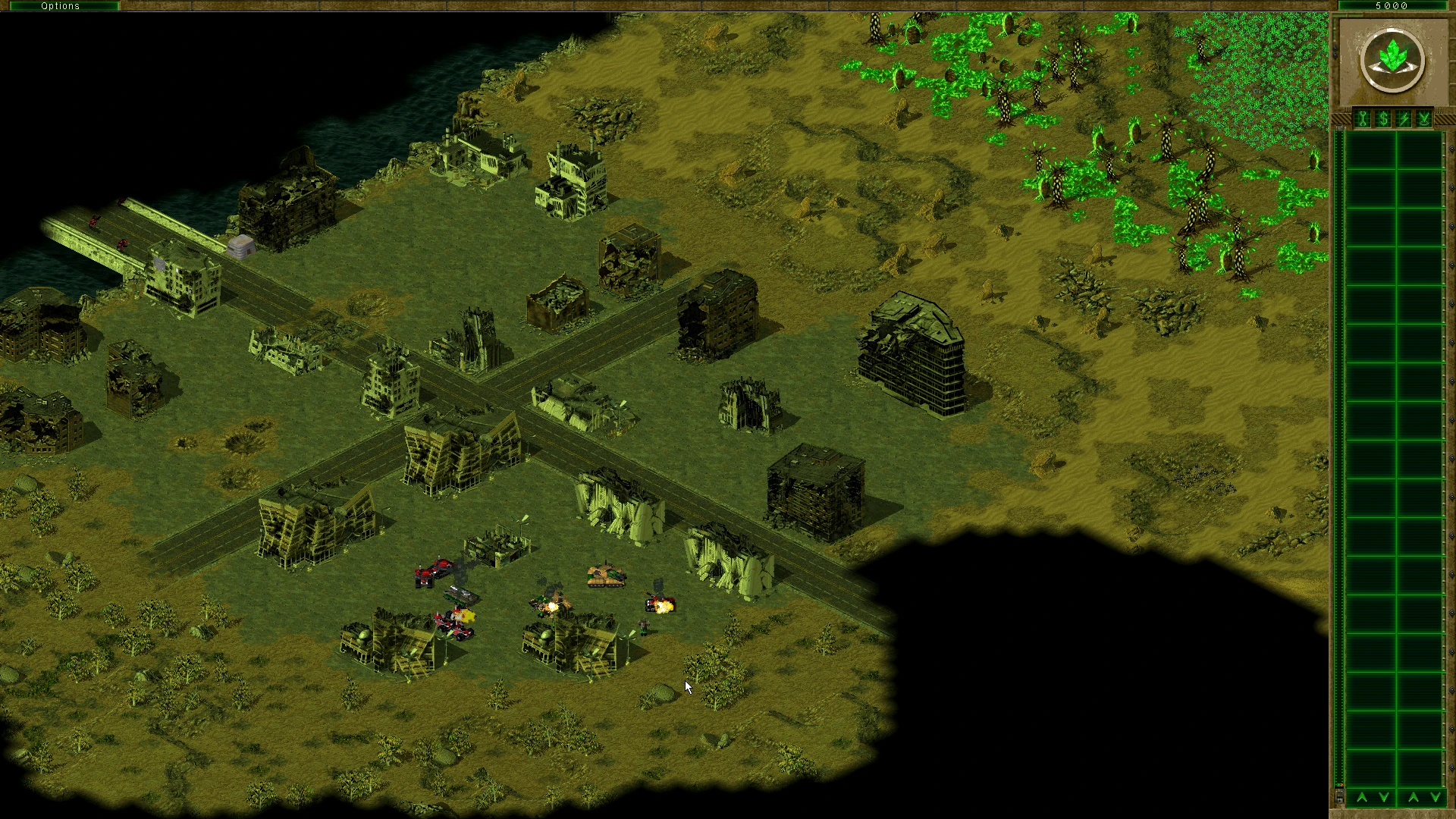Image resolution: width=1456 pixels, height=819 pixels.
Task: Click the structures column scroll-down arrow
Action: [1384, 797]
